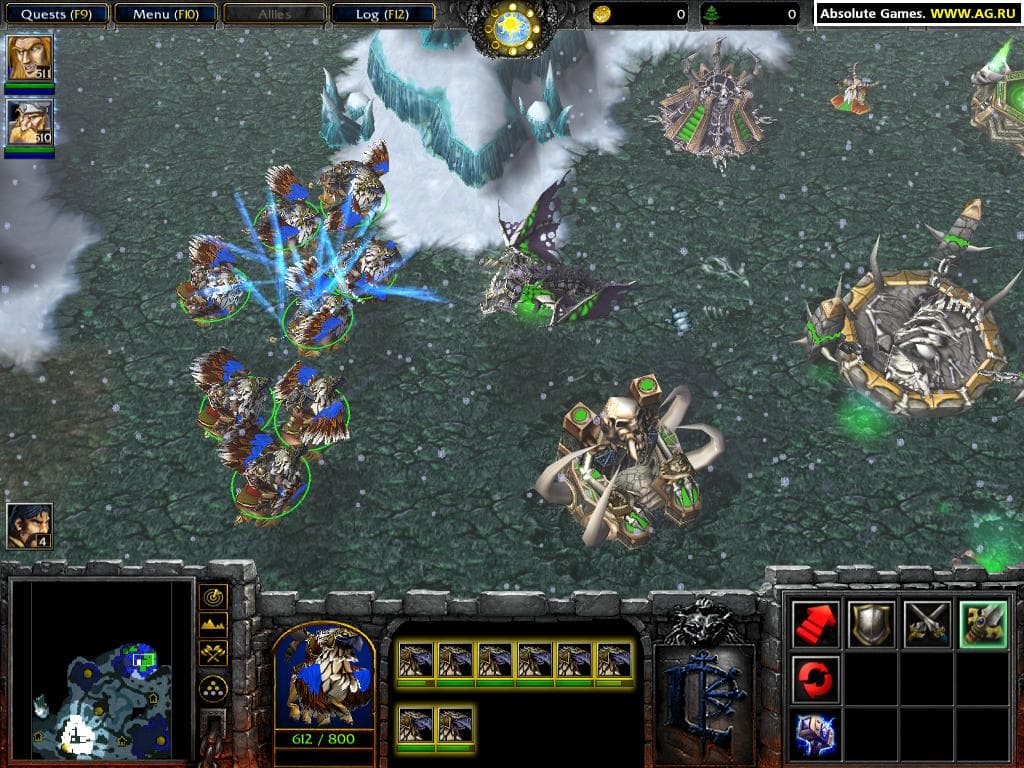The width and height of the screenshot is (1024, 768).
Task: Open the game Menu
Action: 164,14
